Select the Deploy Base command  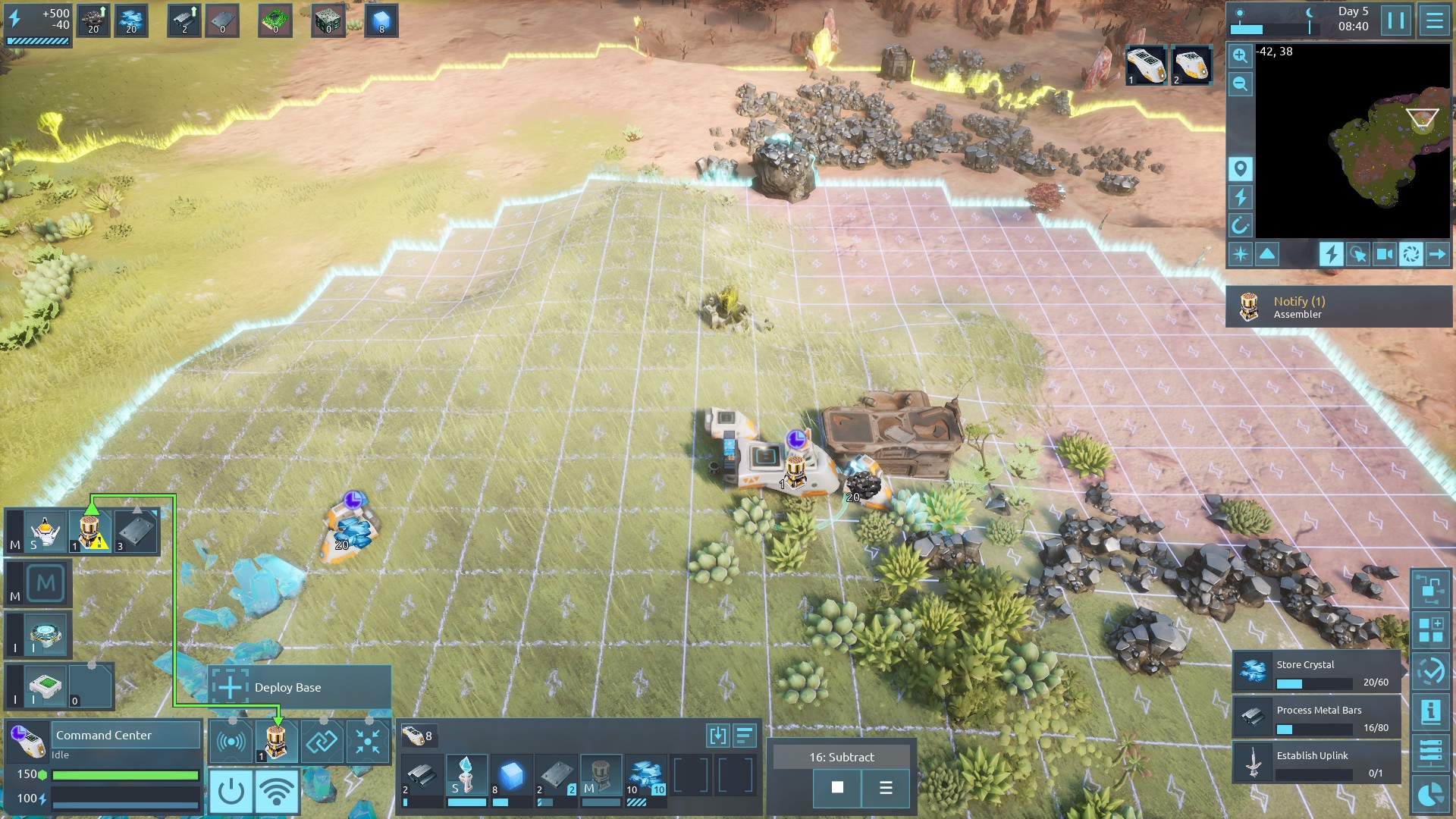[300, 687]
